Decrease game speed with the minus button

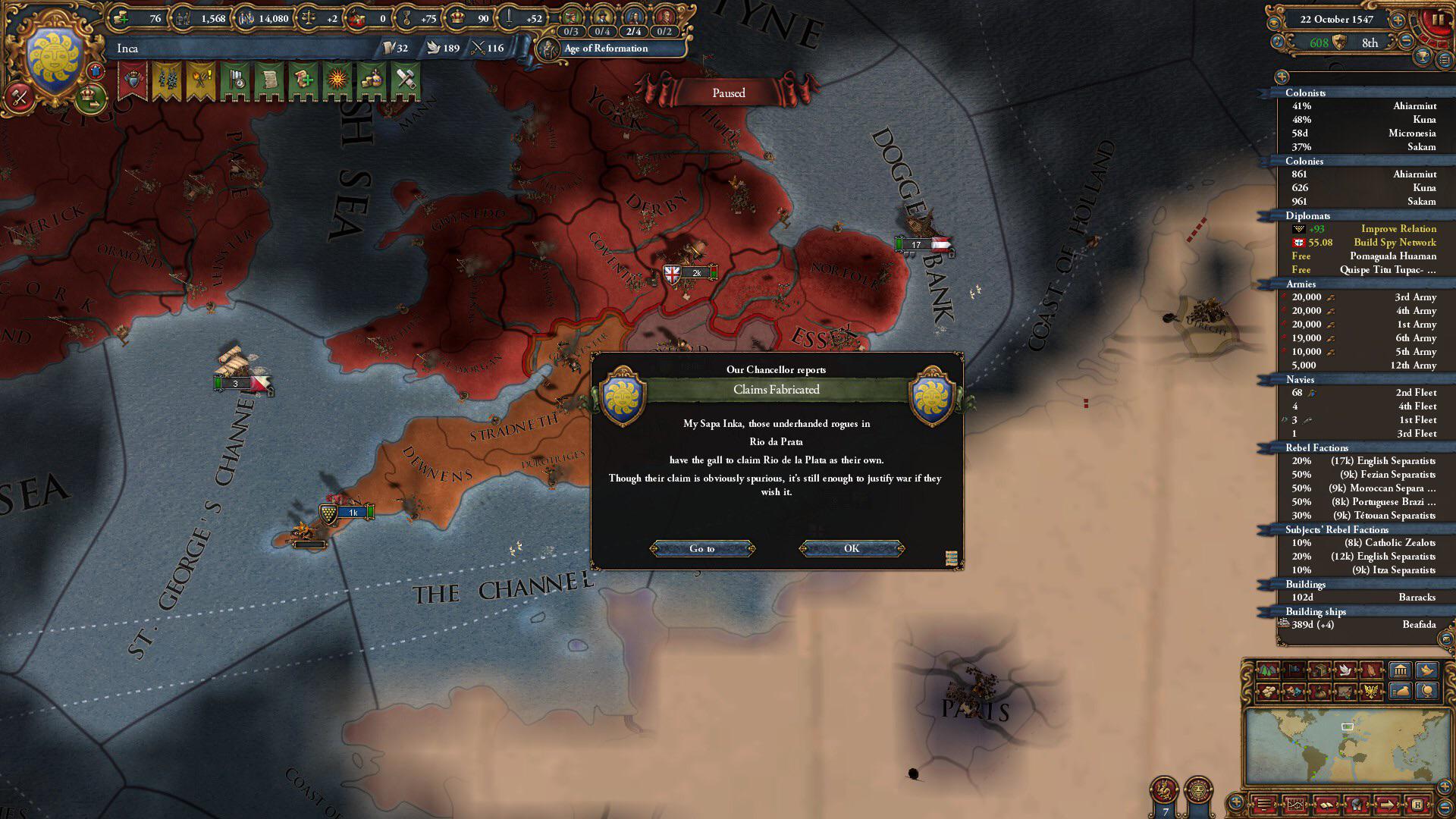[x=1406, y=42]
